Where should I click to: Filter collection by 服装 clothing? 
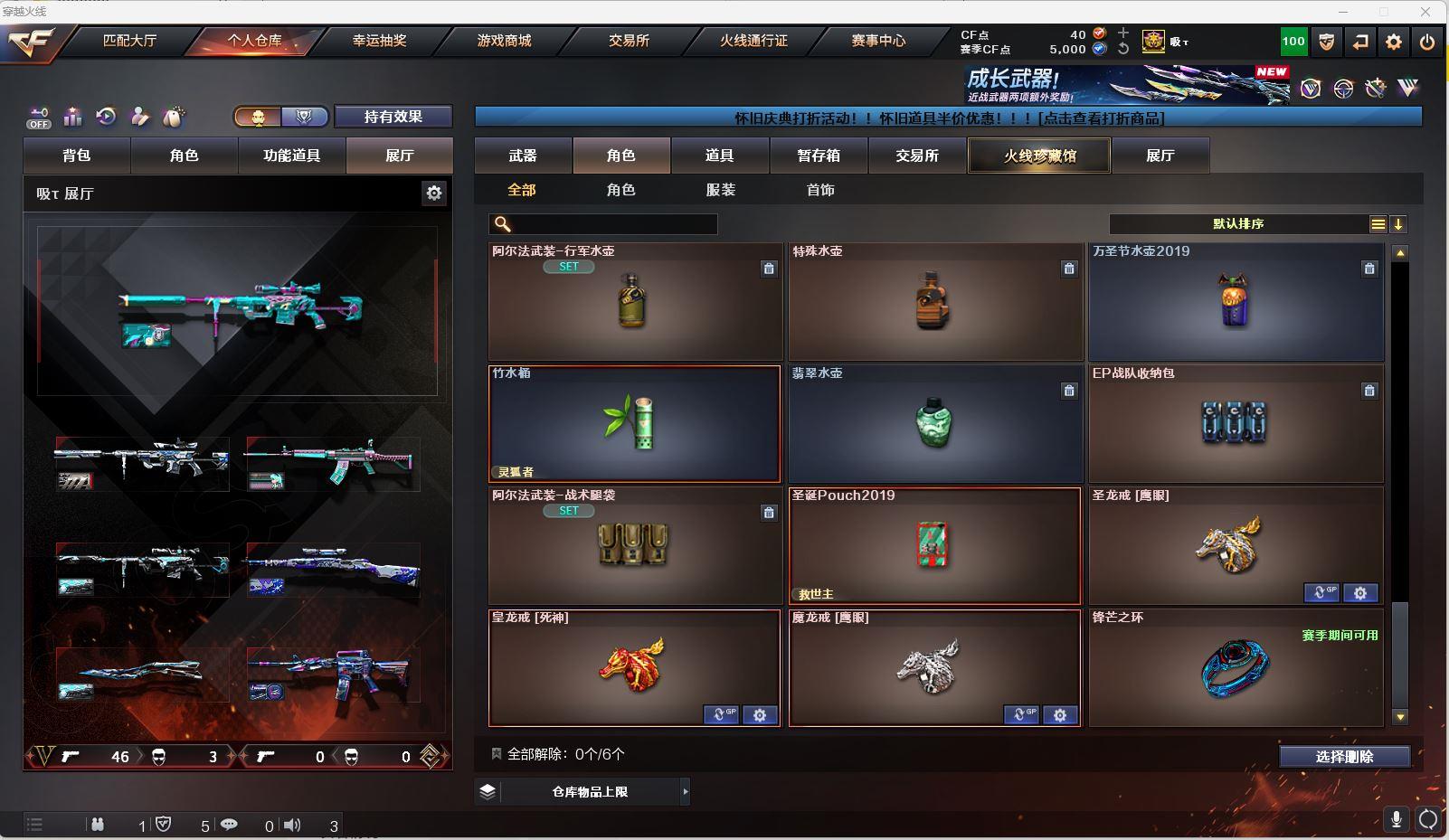click(721, 190)
